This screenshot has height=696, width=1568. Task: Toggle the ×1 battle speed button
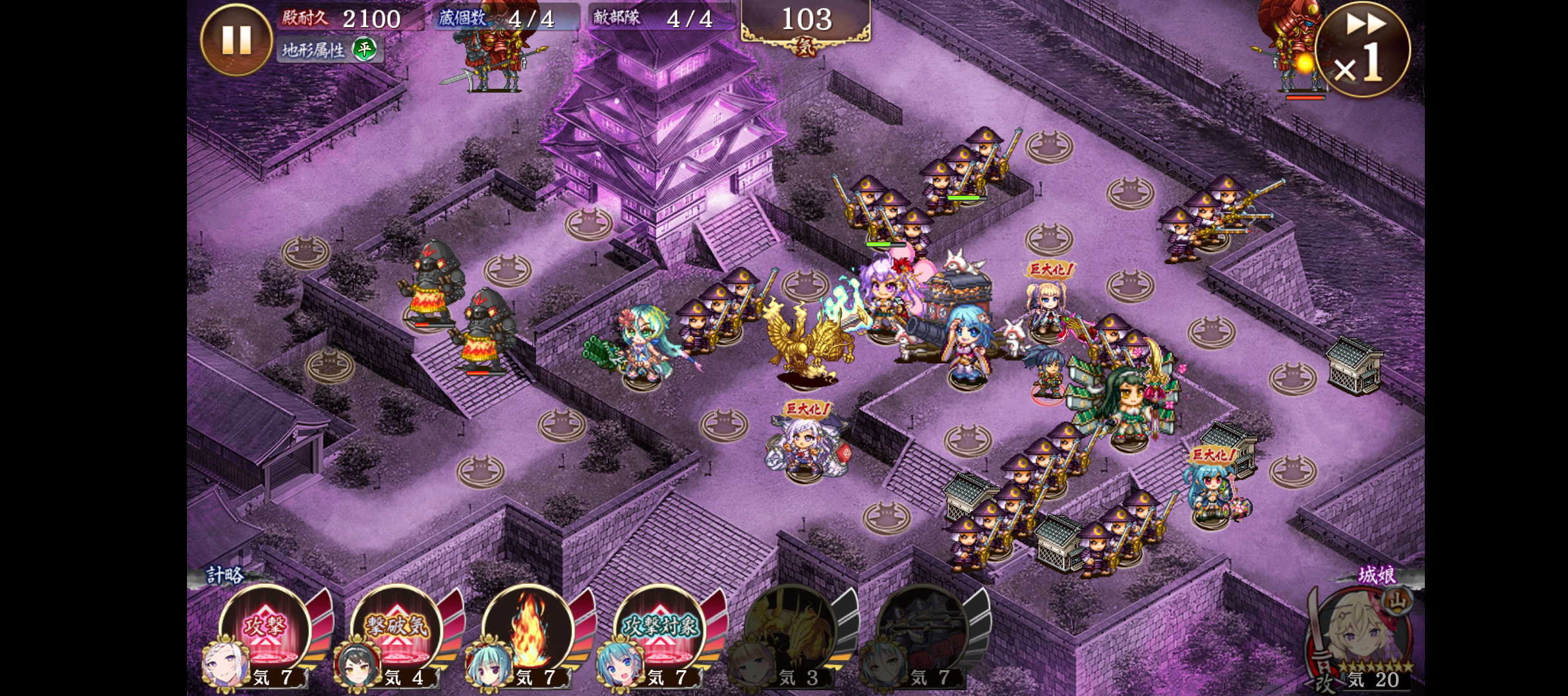(1362, 50)
